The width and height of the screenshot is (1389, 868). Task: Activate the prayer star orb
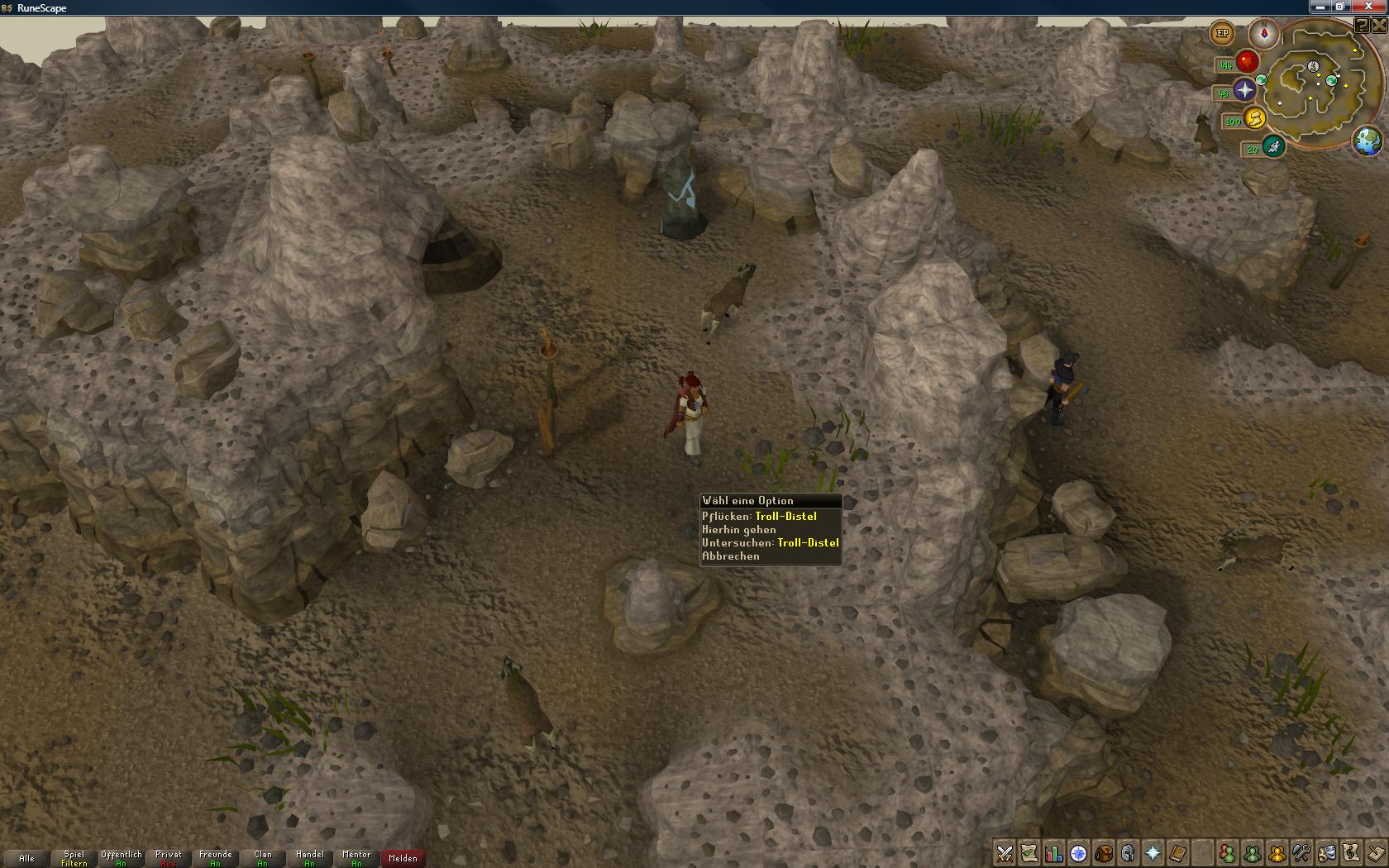click(x=1244, y=90)
